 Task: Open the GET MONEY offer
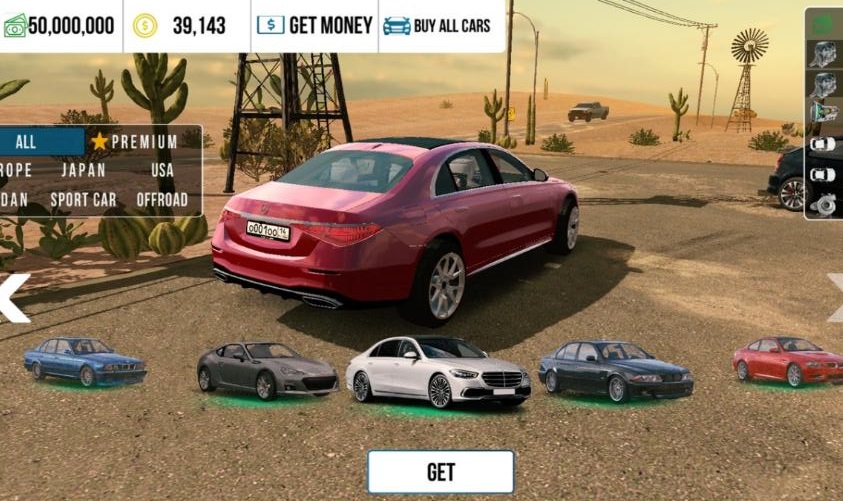(315, 25)
